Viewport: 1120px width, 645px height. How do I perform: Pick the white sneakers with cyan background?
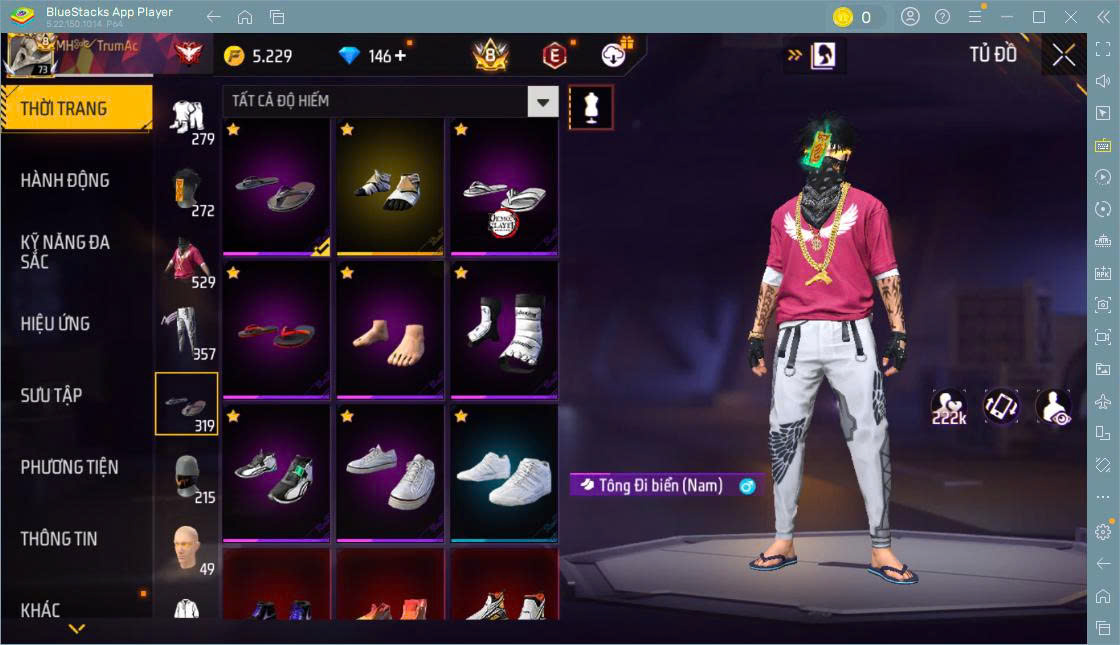[x=504, y=474]
